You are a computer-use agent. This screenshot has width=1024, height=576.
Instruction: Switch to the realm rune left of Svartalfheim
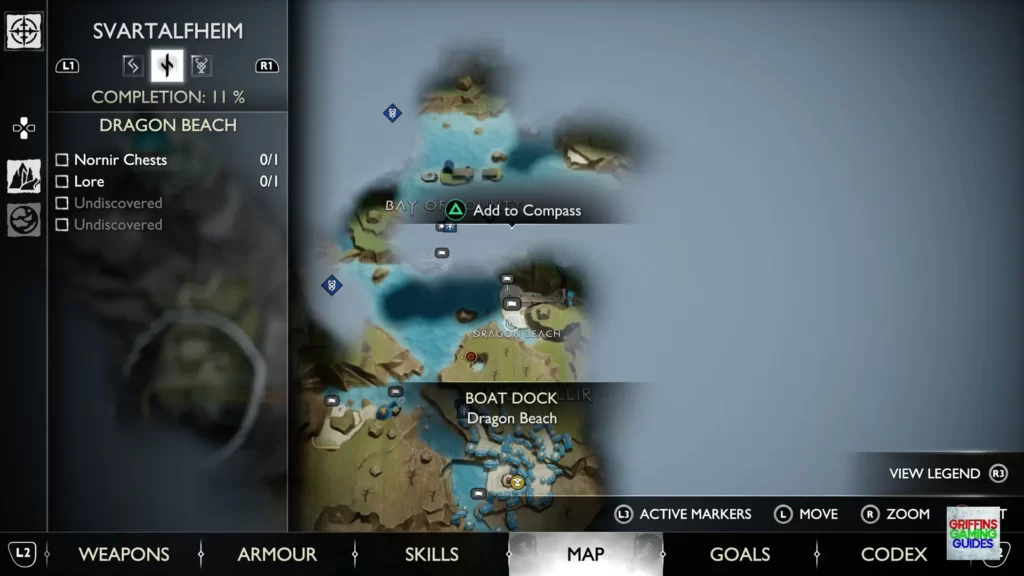coord(132,66)
